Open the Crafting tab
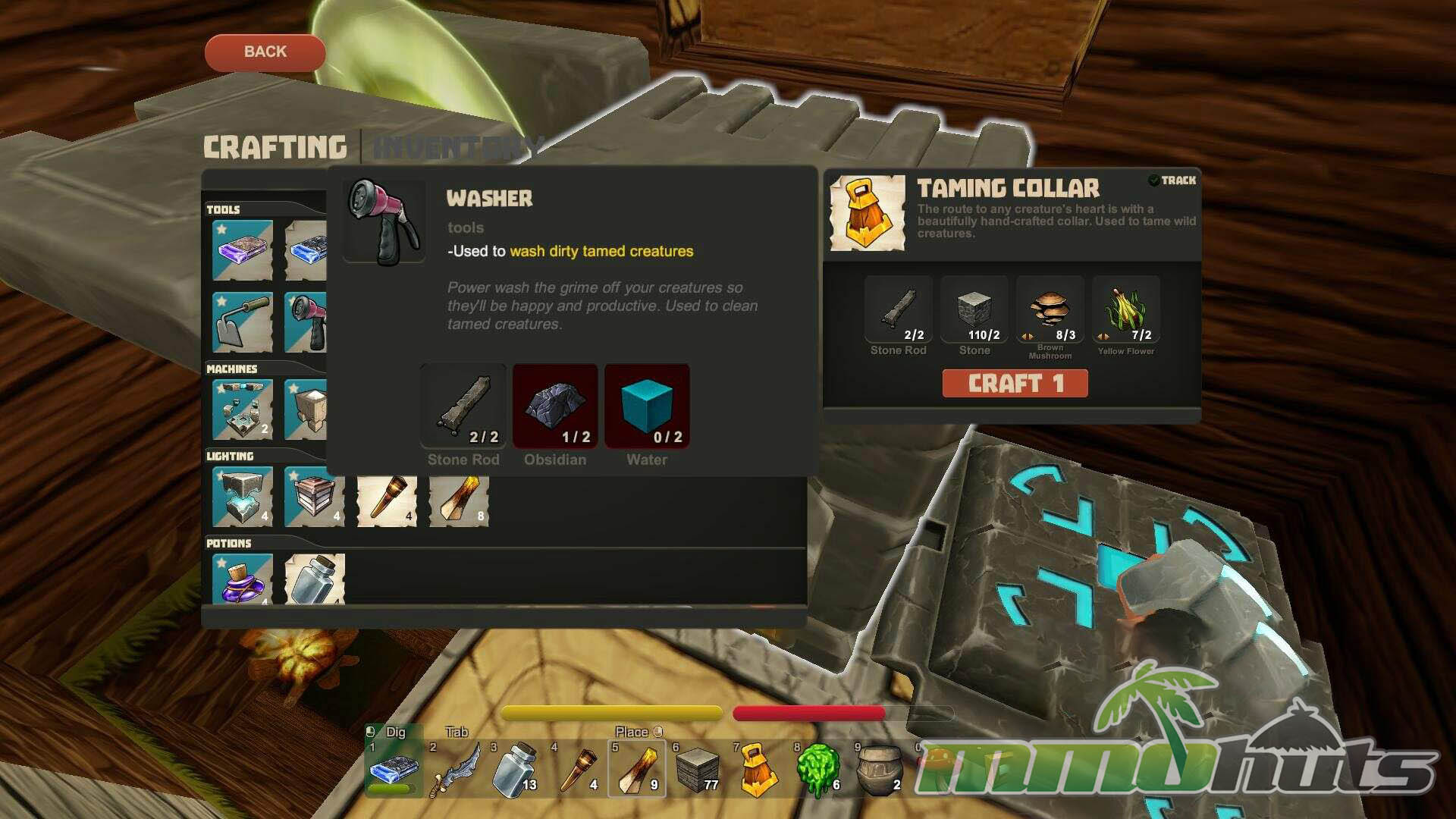The image size is (1456, 819). [275, 147]
